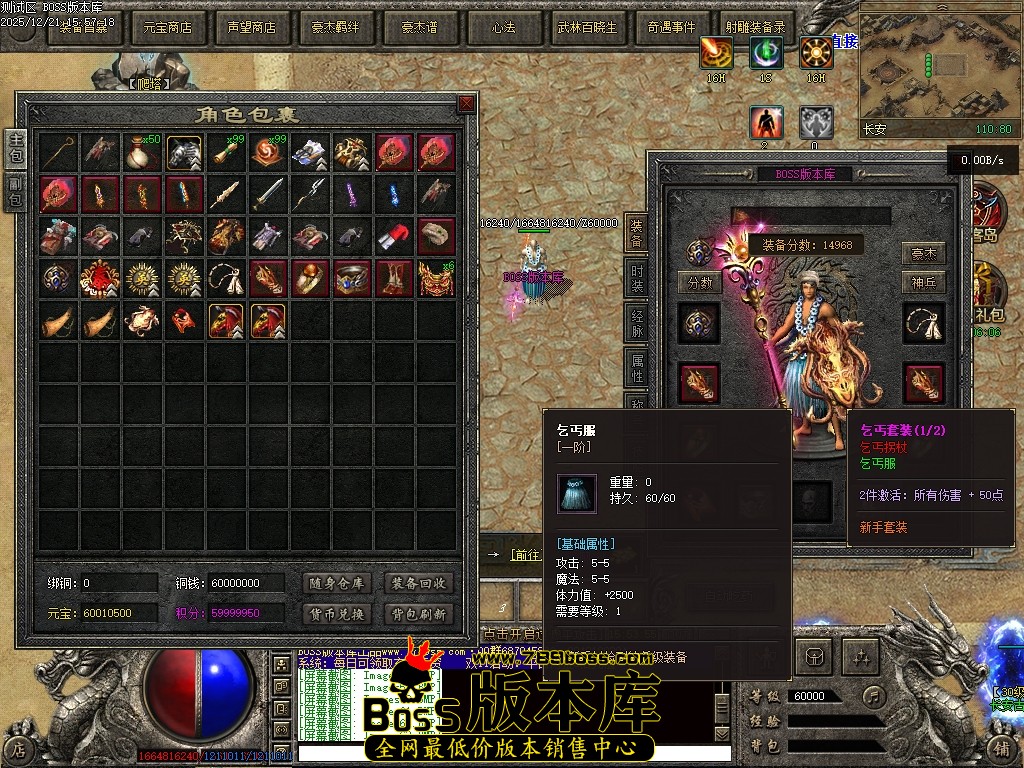The height and width of the screenshot is (768, 1024).
Task: Select the wooden staff in first bag slot
Action: click(x=59, y=153)
